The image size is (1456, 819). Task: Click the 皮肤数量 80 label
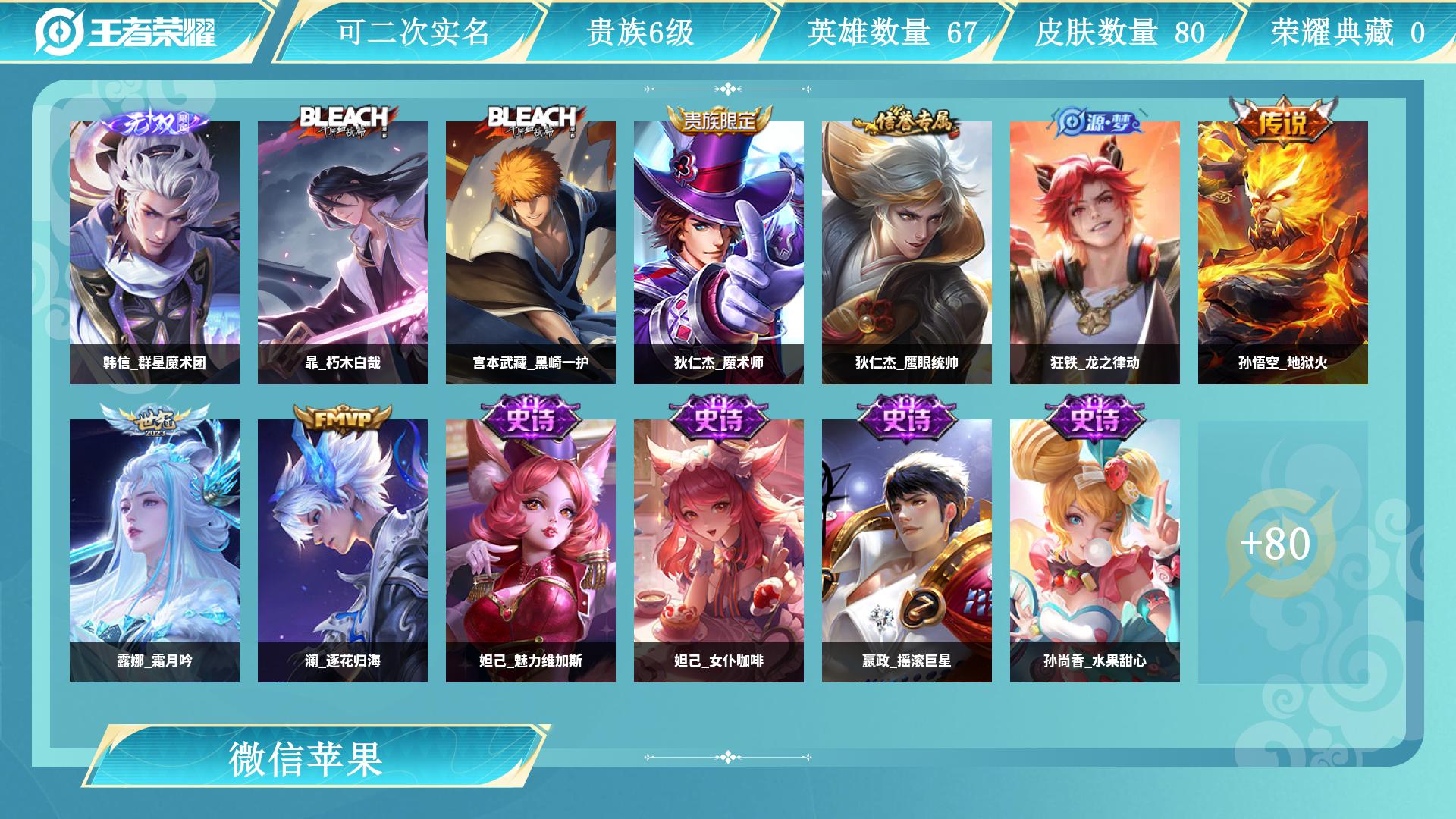click(1122, 33)
